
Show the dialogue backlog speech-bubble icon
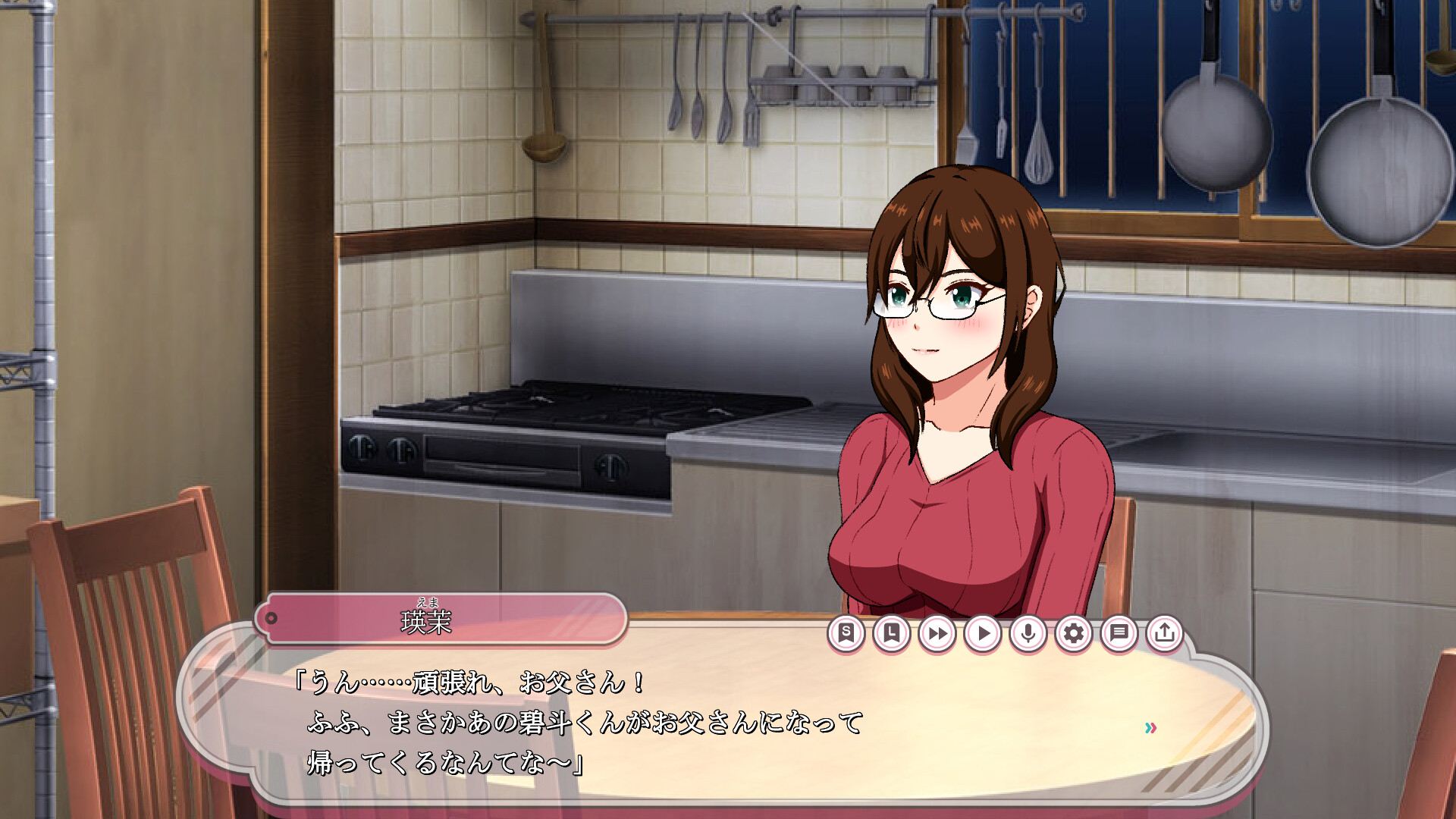pos(1119,633)
